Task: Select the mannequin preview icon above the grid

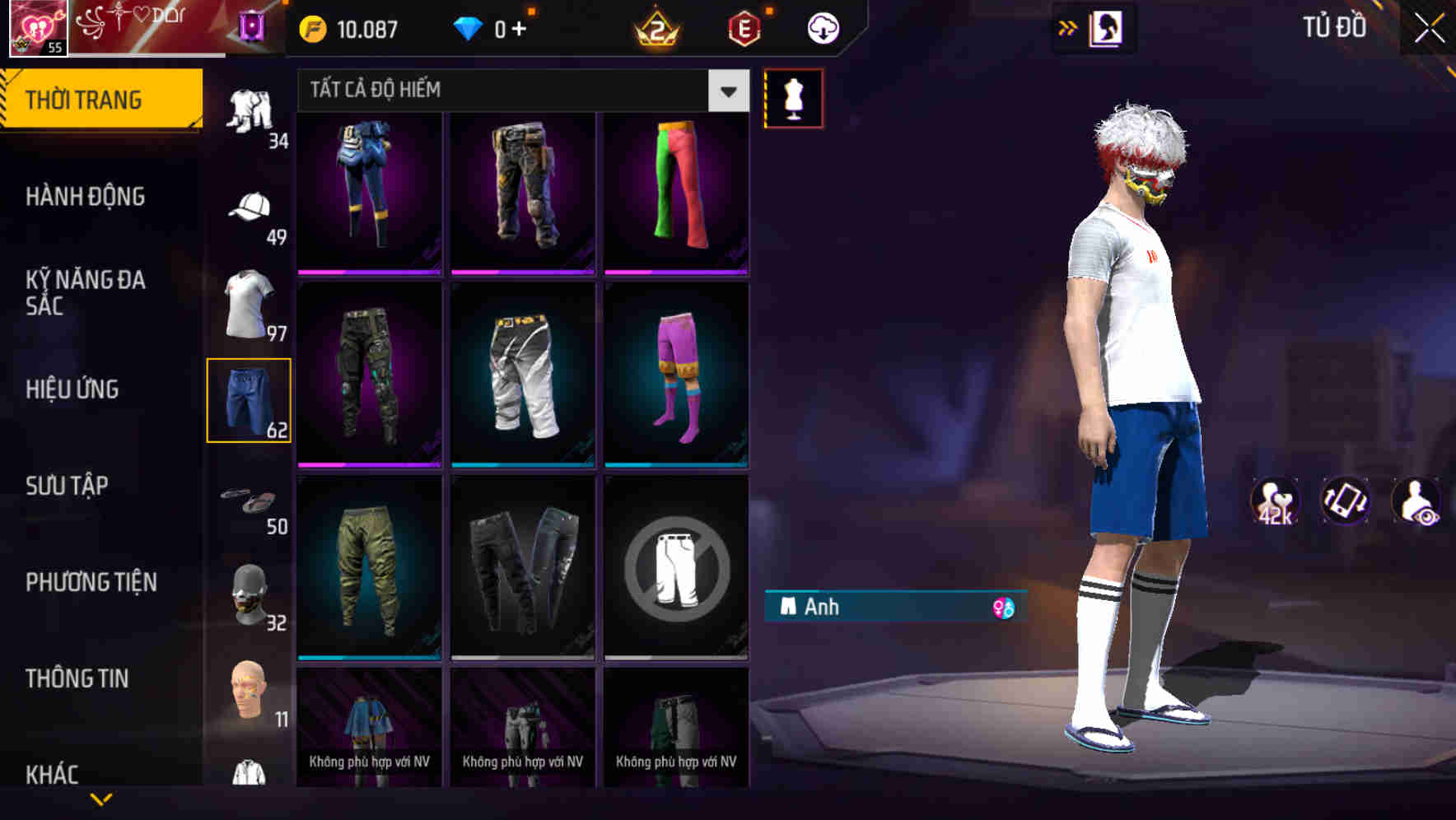Action: (x=793, y=97)
